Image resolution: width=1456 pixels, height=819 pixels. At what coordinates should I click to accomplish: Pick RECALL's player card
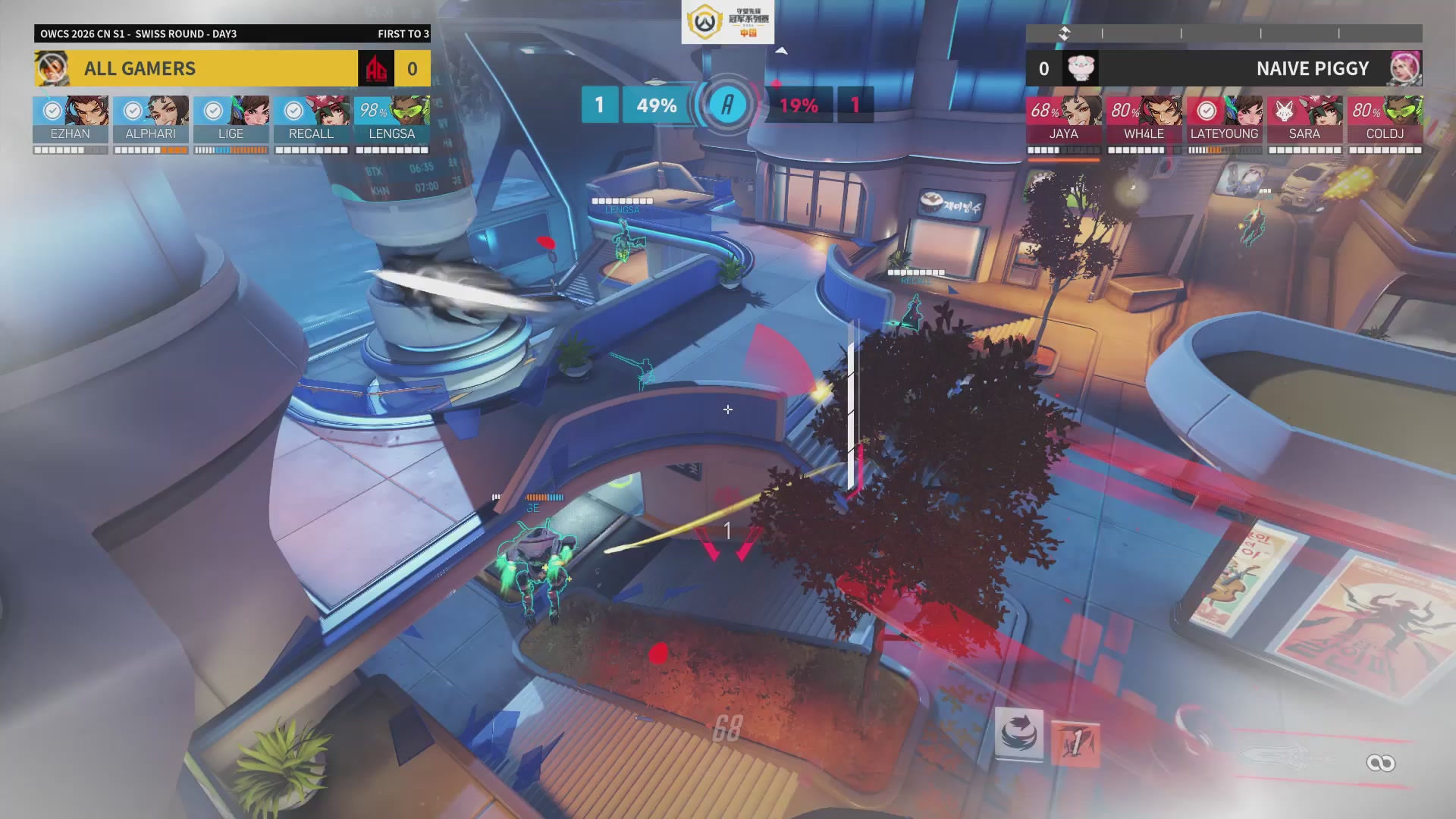pos(312,120)
